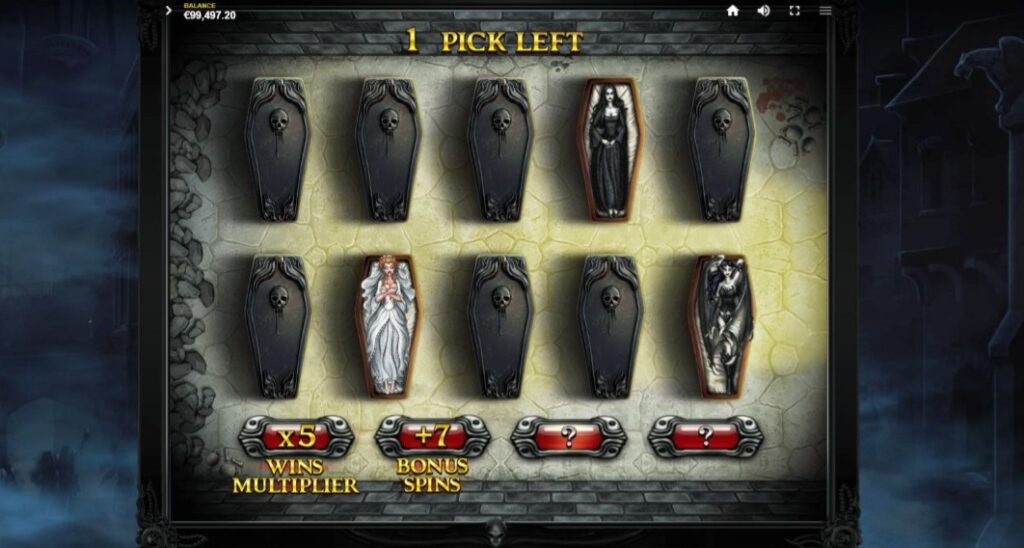Click the x5 wins multiplier plaque
Screen dimensions: 1024x548
[296, 437]
